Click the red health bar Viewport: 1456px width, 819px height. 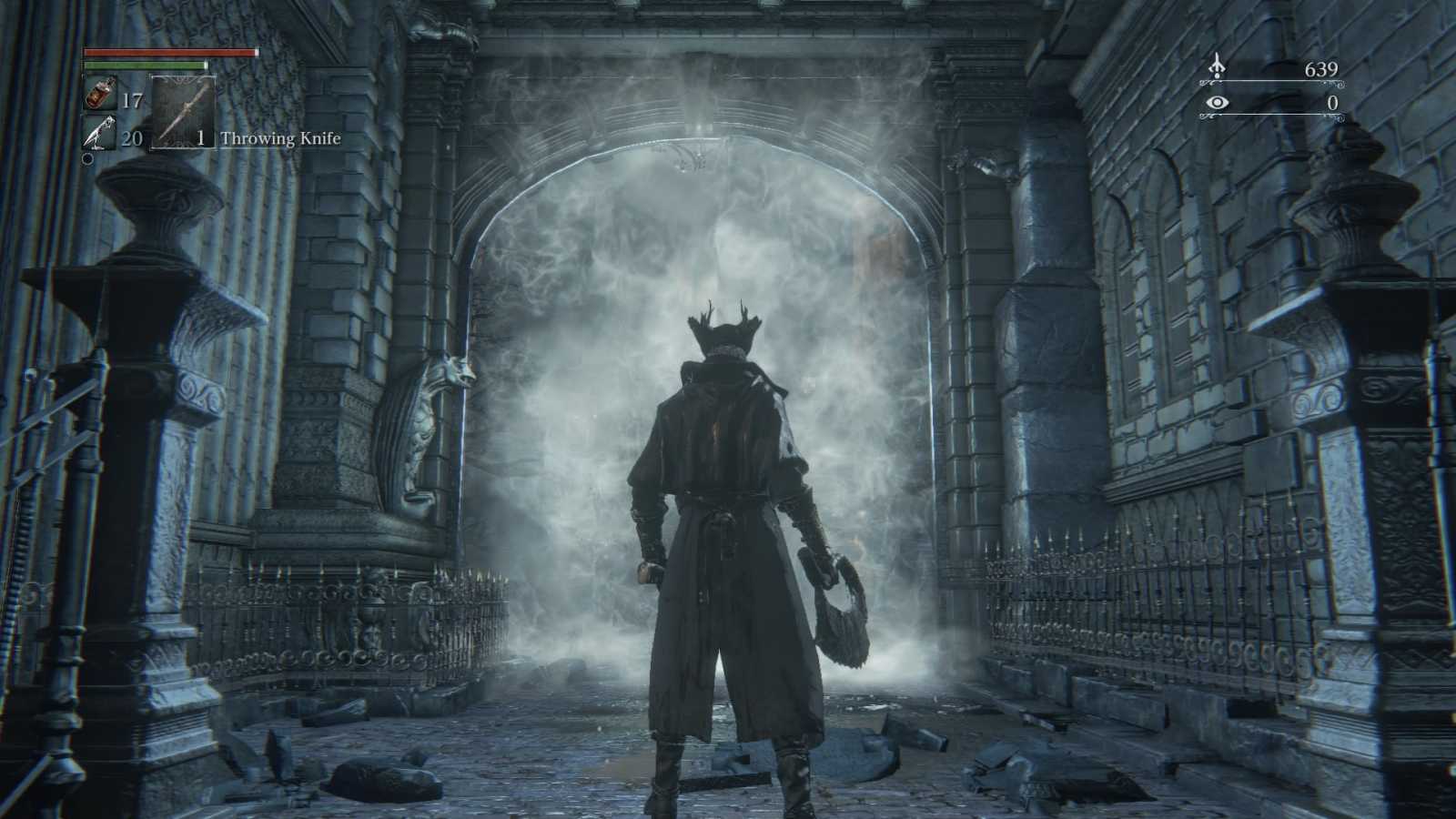[x=168, y=53]
